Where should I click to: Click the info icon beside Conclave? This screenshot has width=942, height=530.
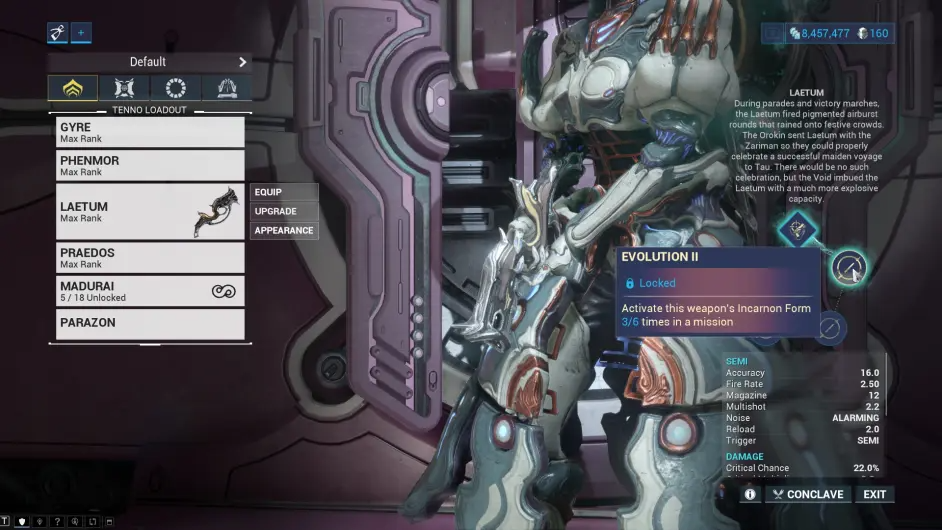750,494
